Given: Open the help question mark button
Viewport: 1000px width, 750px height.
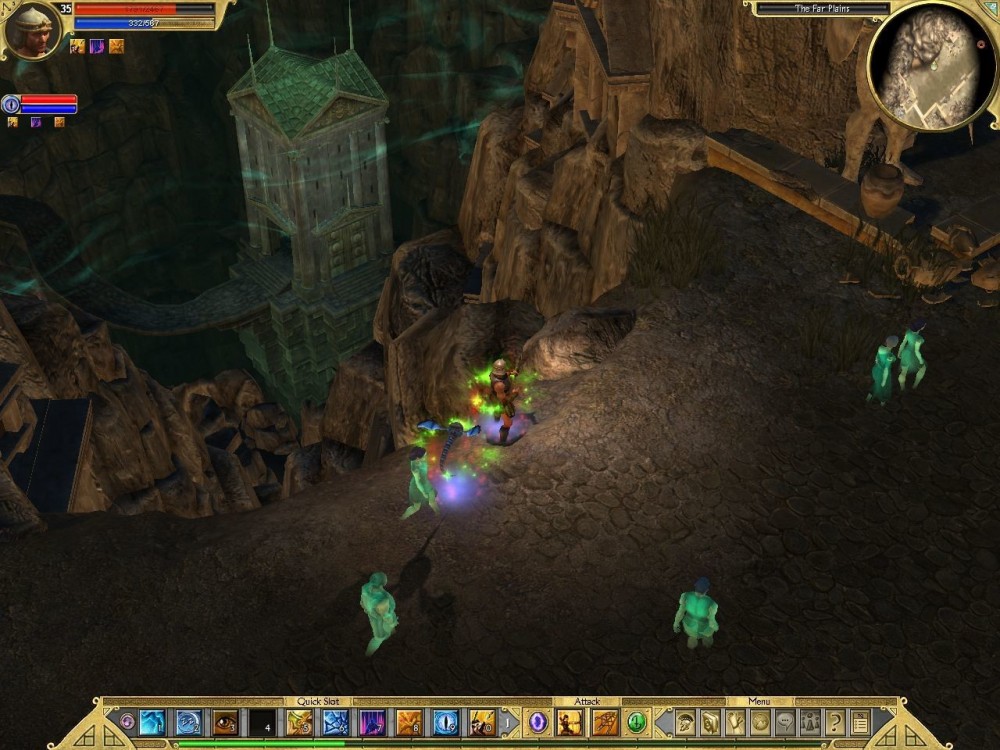Looking at the screenshot, I should 835,722.
